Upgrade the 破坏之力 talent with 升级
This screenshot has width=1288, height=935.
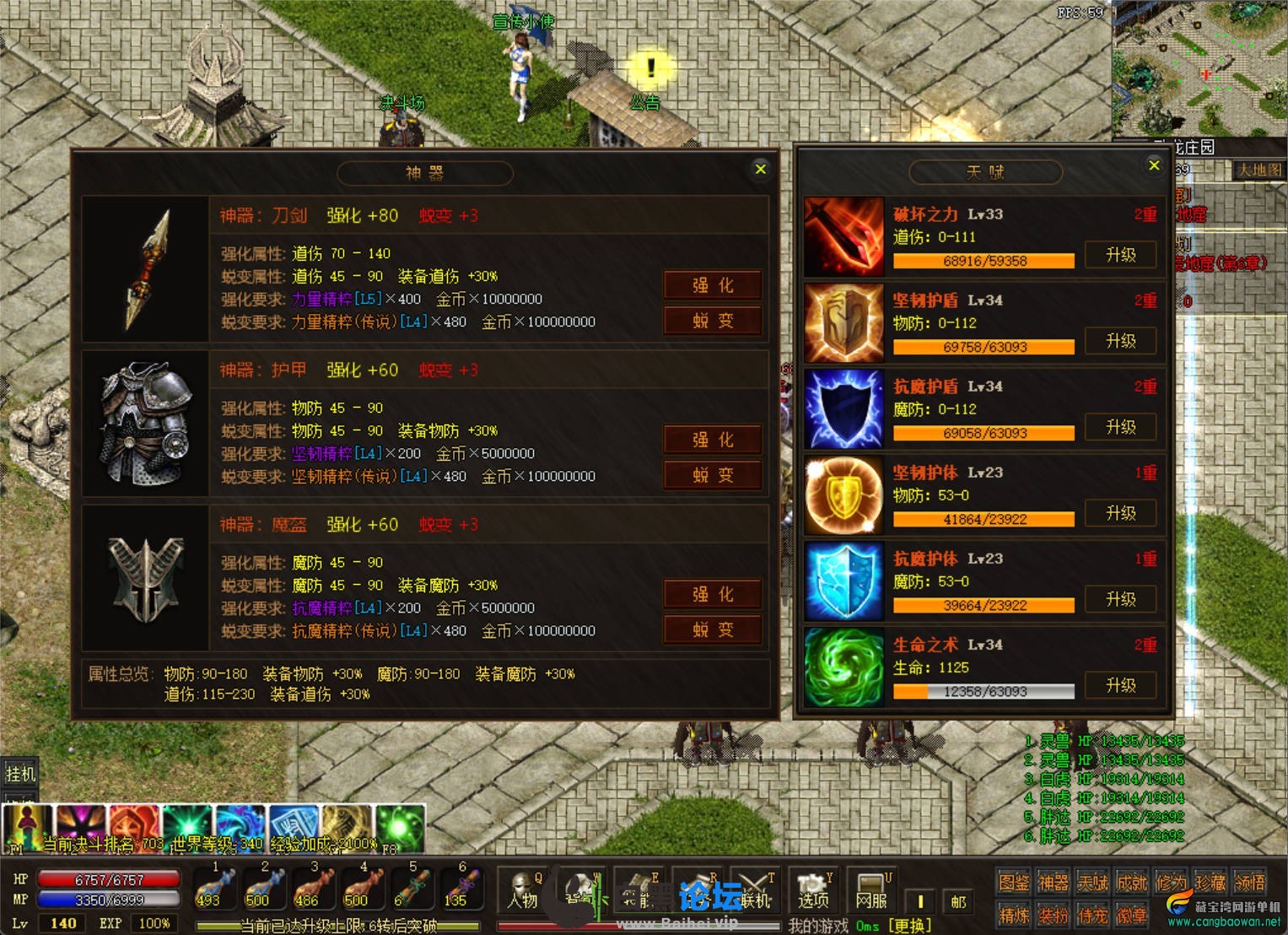coord(1120,255)
